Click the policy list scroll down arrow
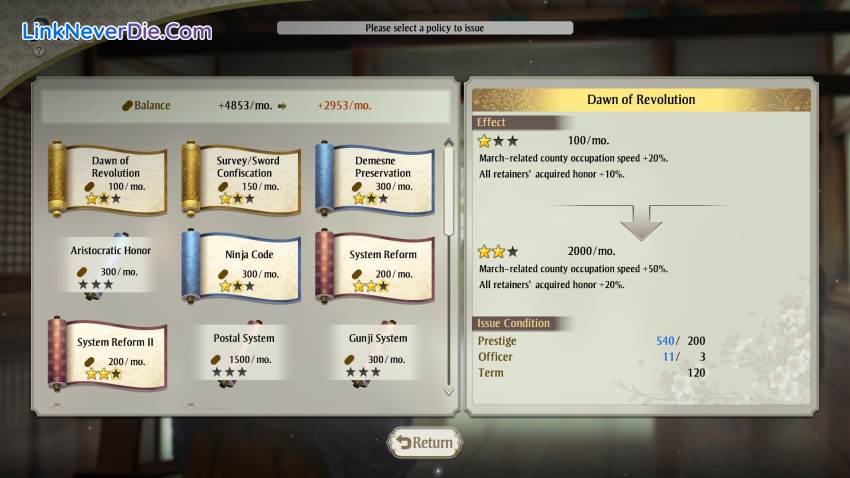 [448, 391]
